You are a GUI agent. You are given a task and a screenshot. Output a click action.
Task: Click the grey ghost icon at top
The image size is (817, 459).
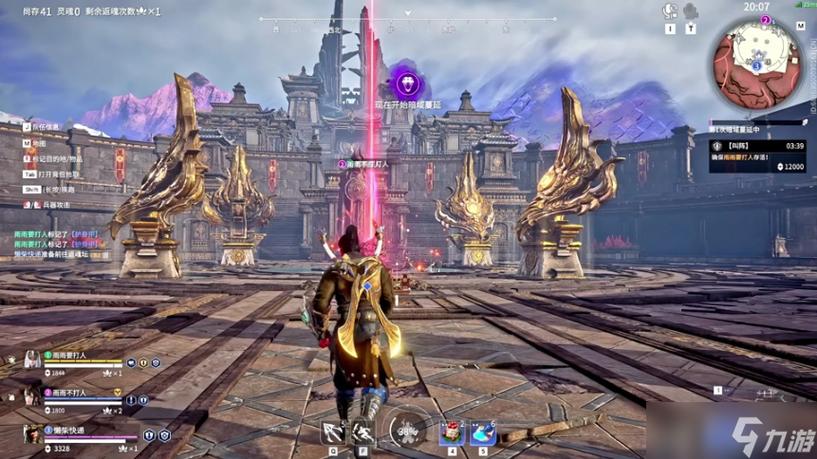tap(691, 12)
